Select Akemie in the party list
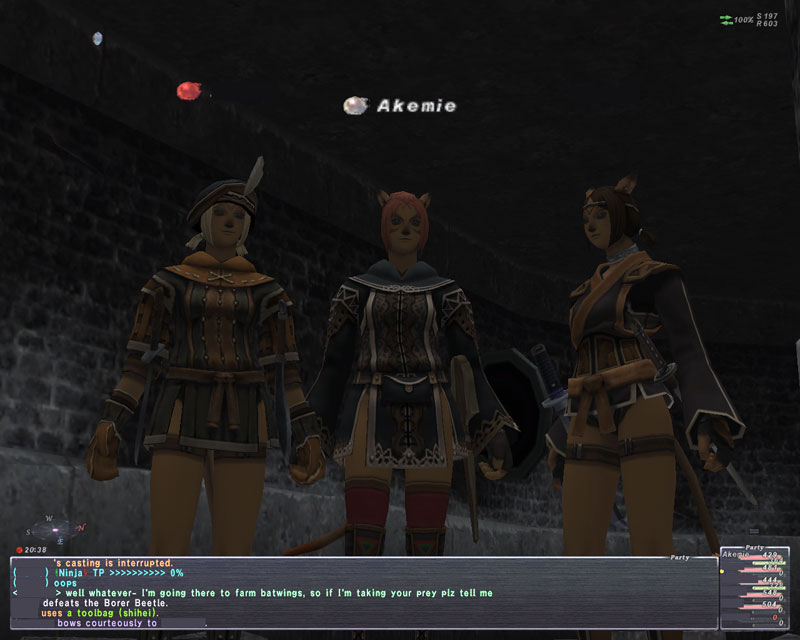Screen dimensions: 800x640 (736, 555)
